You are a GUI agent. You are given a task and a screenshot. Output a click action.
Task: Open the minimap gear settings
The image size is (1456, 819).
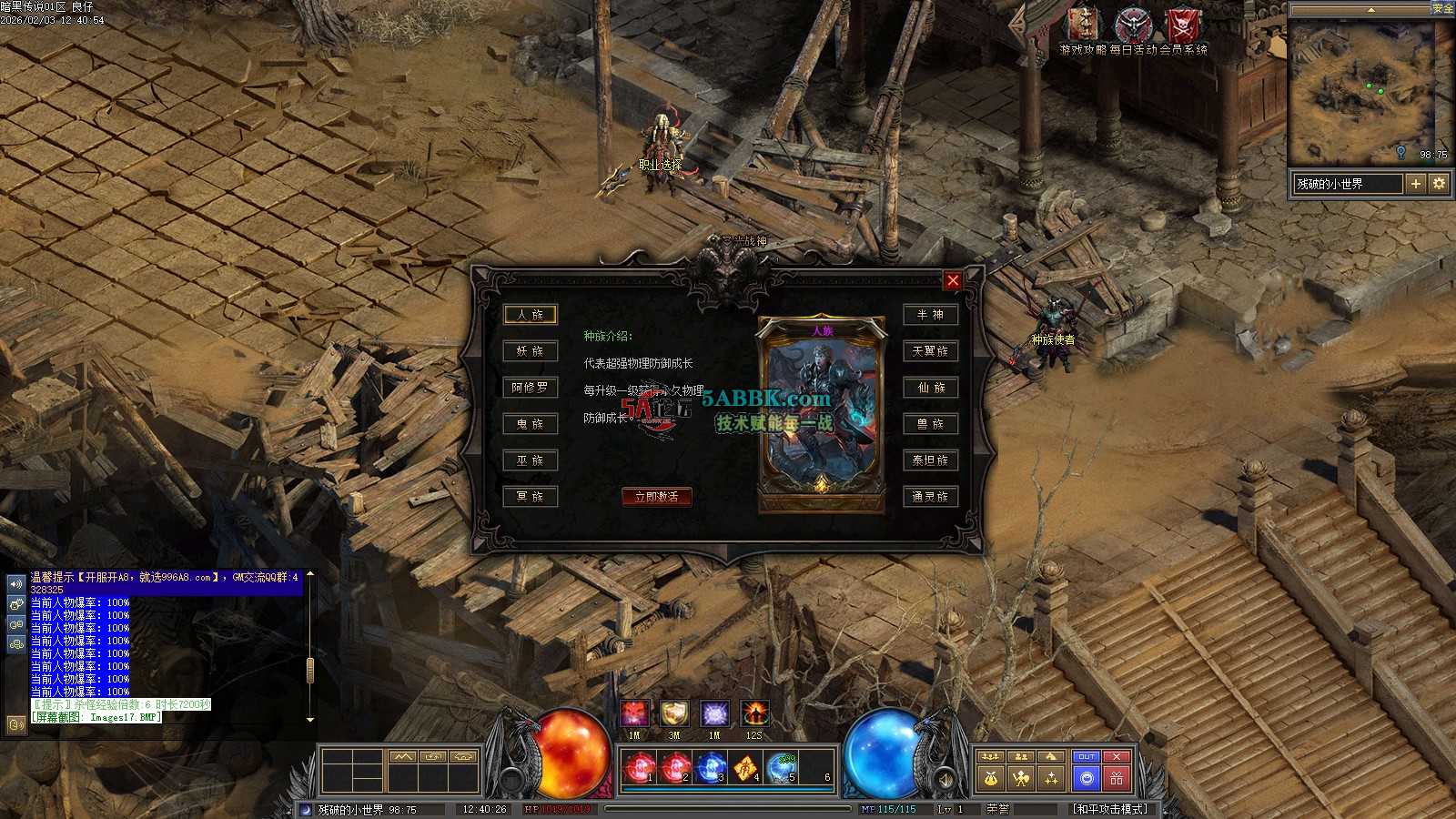[1439, 184]
